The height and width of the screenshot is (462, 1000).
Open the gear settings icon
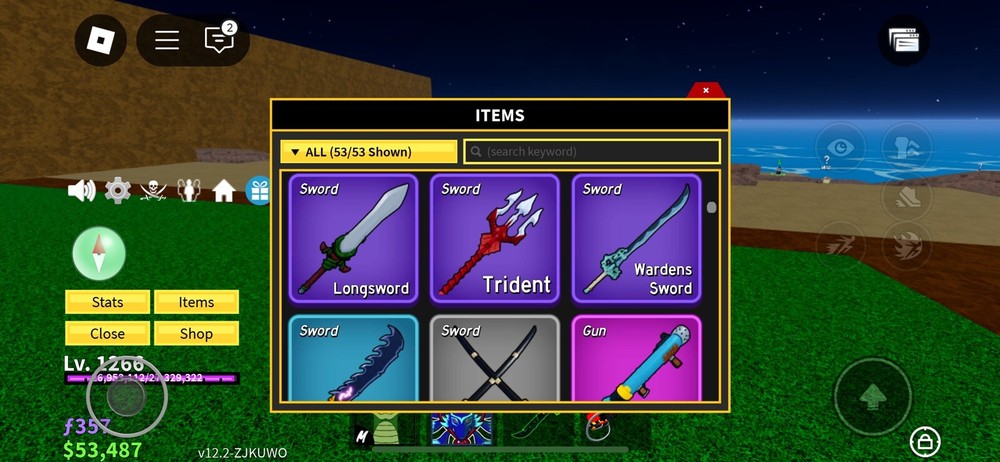point(118,190)
